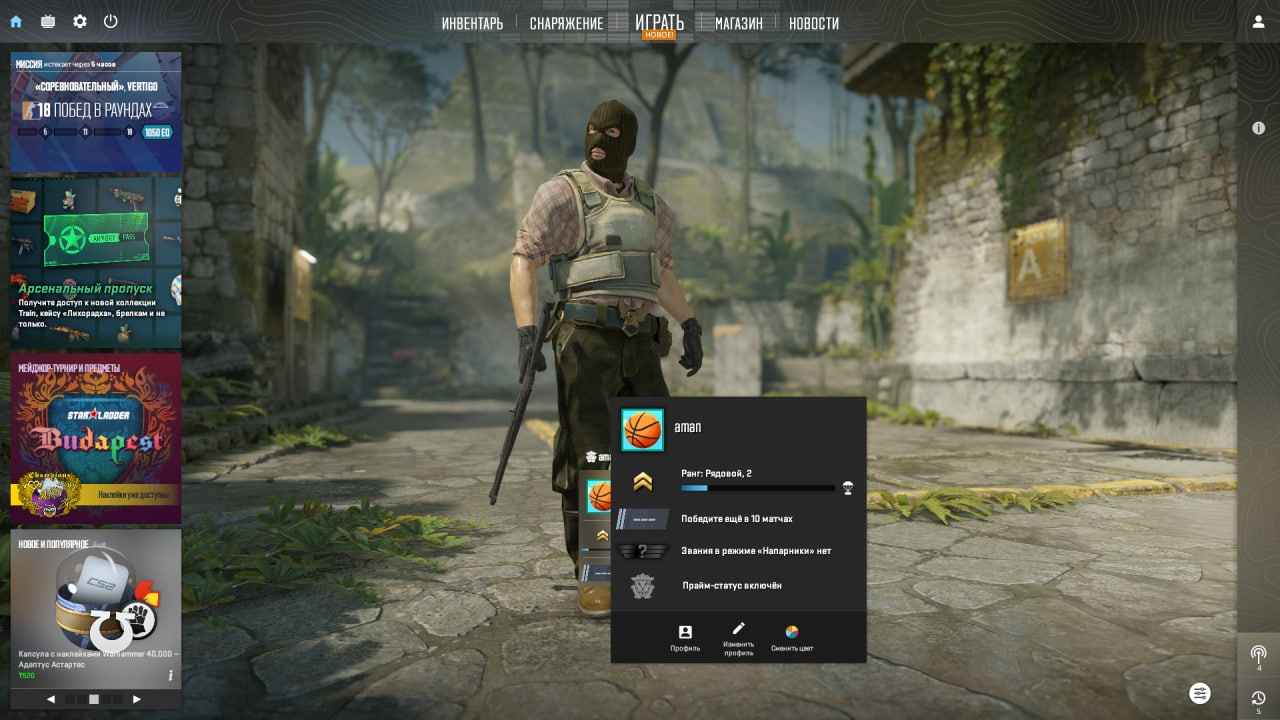Open the sliders options icon

pyautogui.click(x=1200, y=693)
